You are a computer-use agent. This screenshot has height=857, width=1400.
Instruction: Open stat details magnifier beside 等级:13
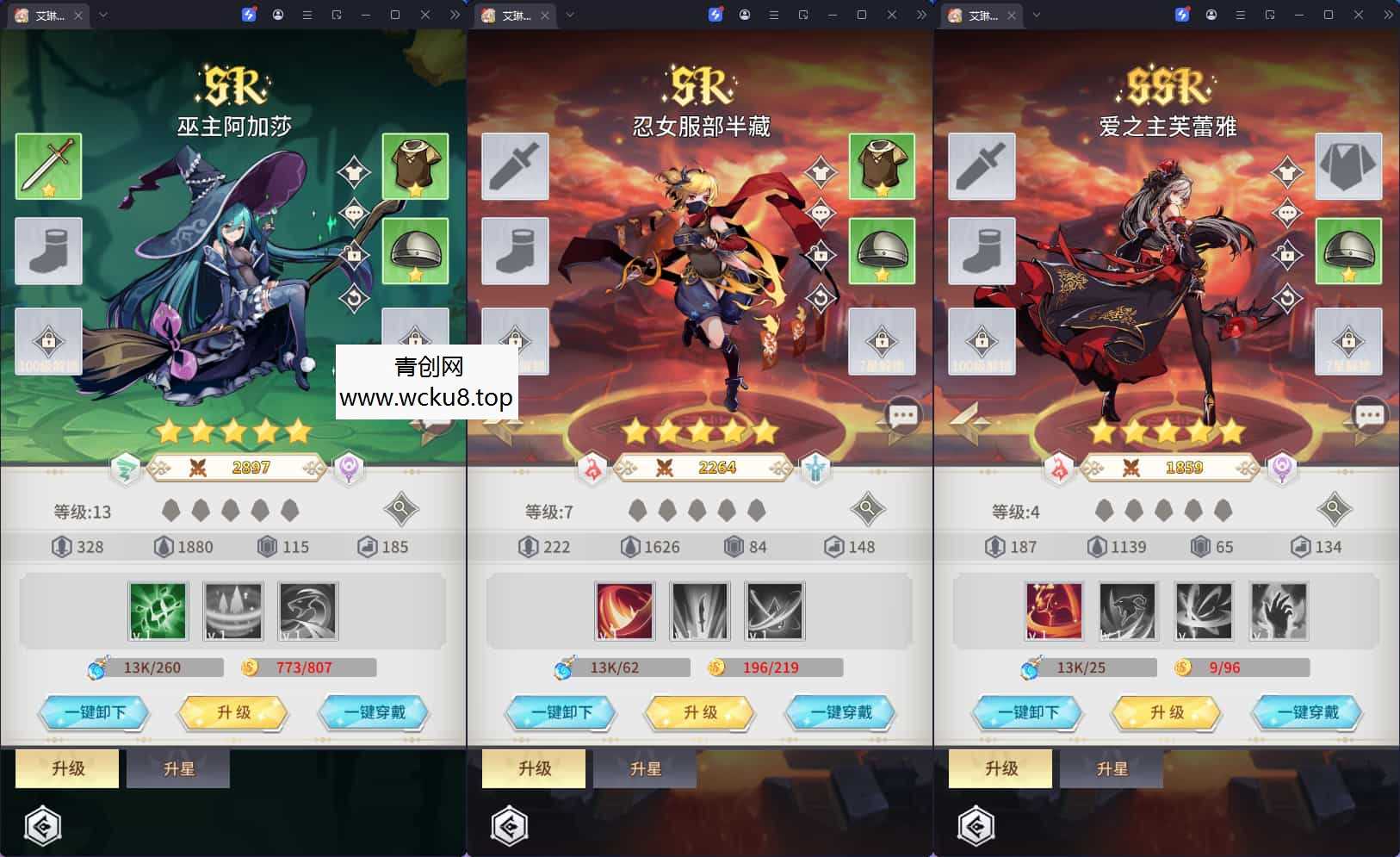tap(400, 510)
